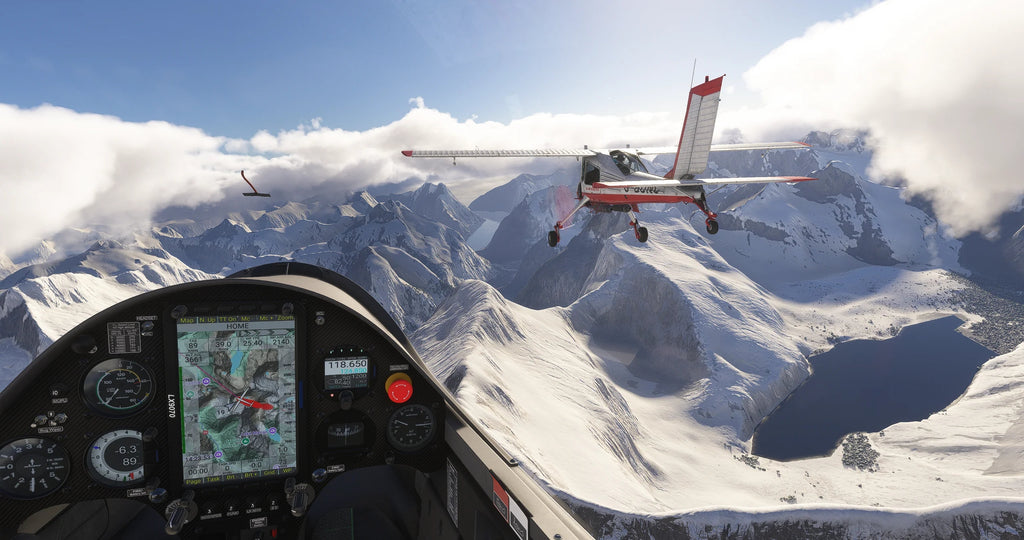Viewport: 1024px width, 540px height.
Task: Select the Map softkey on the LX9070
Action: [186, 320]
